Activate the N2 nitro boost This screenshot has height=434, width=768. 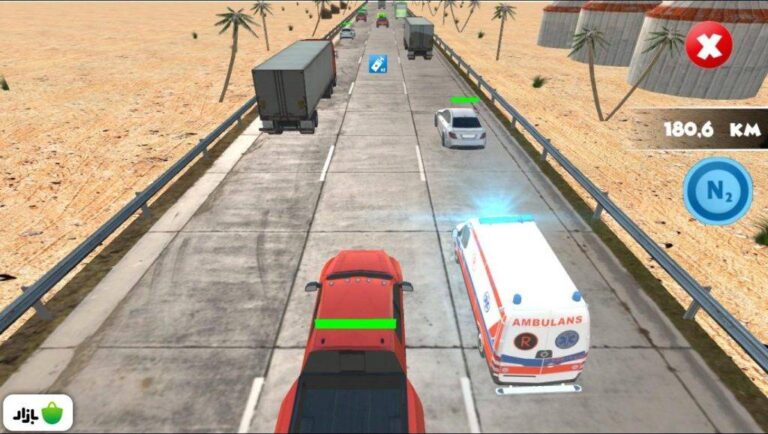pos(717,190)
